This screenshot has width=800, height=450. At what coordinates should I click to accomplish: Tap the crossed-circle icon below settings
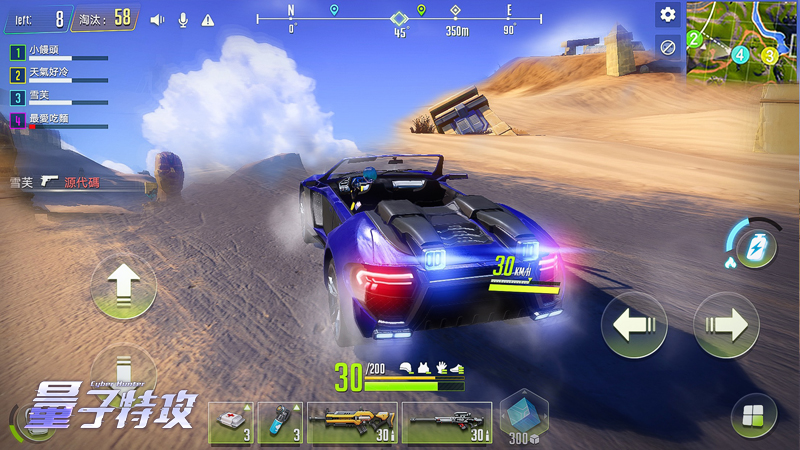coord(667,45)
